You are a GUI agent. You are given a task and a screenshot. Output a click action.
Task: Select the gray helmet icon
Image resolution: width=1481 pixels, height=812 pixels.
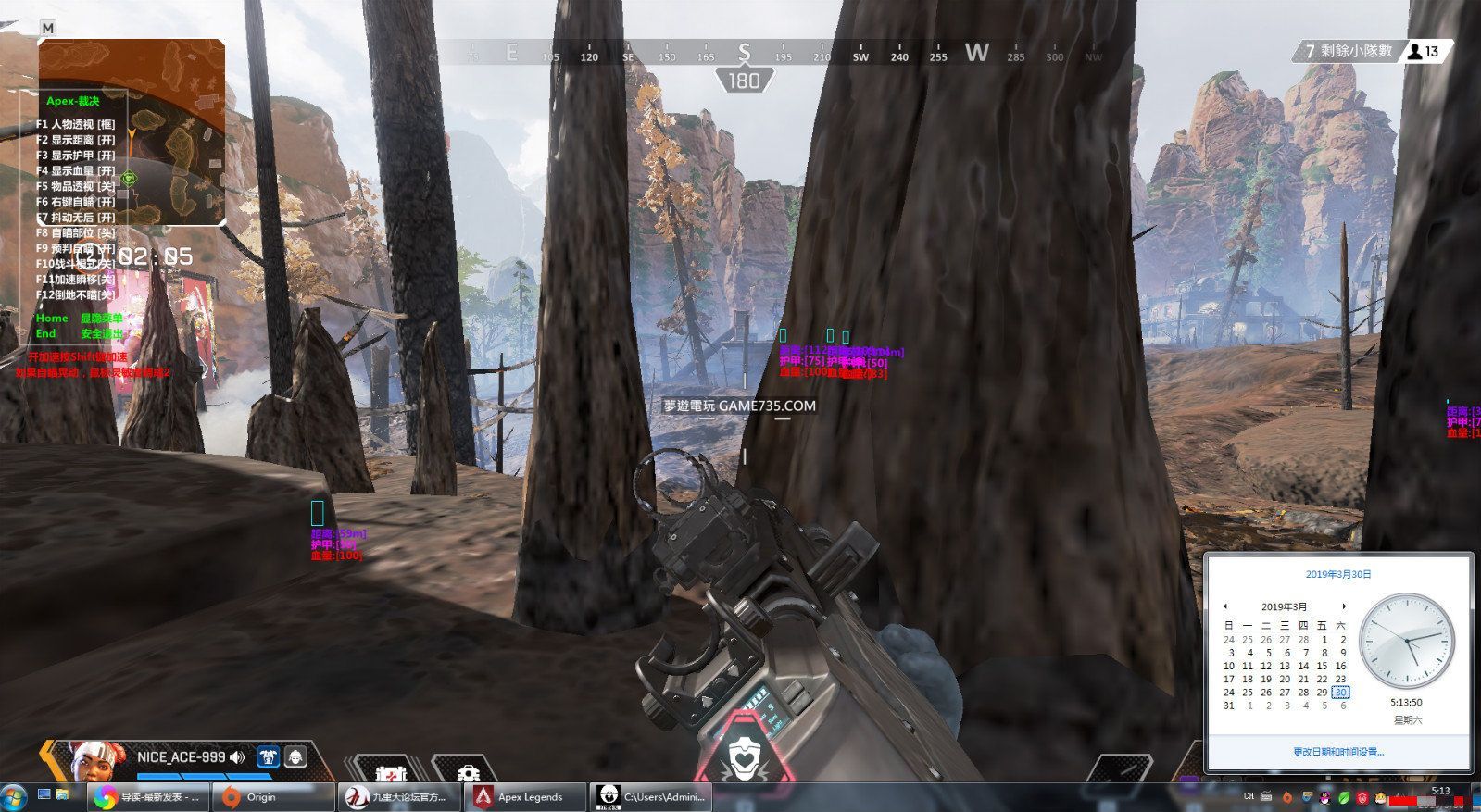[295, 757]
